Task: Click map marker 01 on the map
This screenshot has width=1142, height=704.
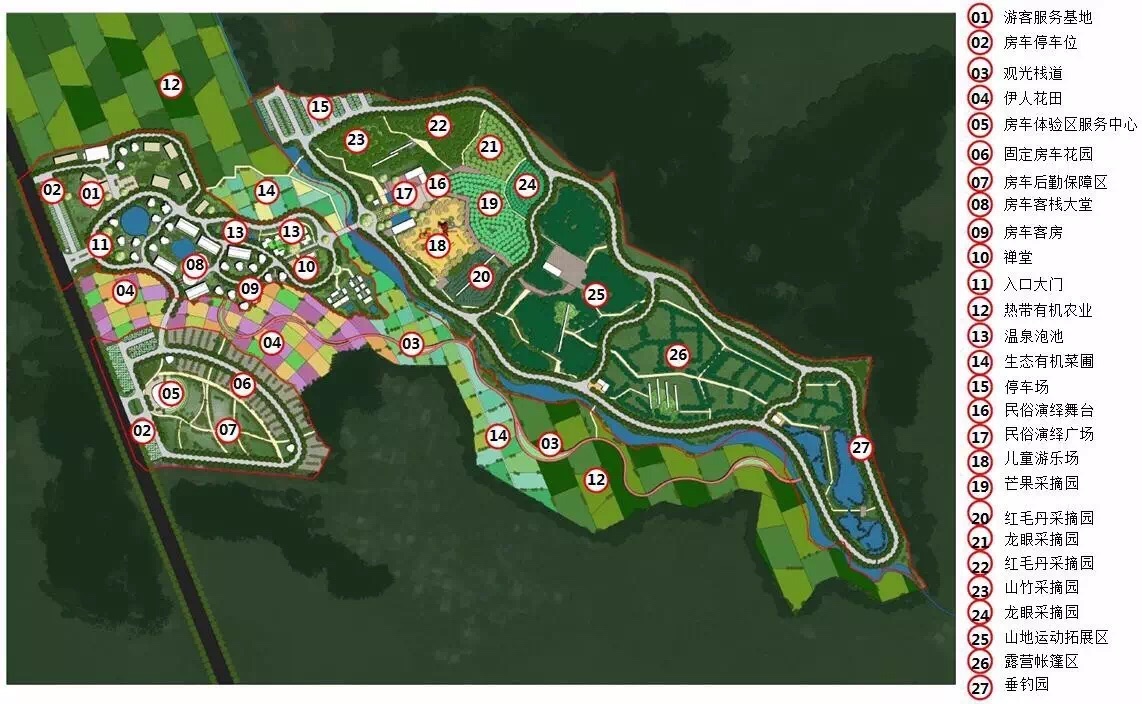Action: [91, 192]
